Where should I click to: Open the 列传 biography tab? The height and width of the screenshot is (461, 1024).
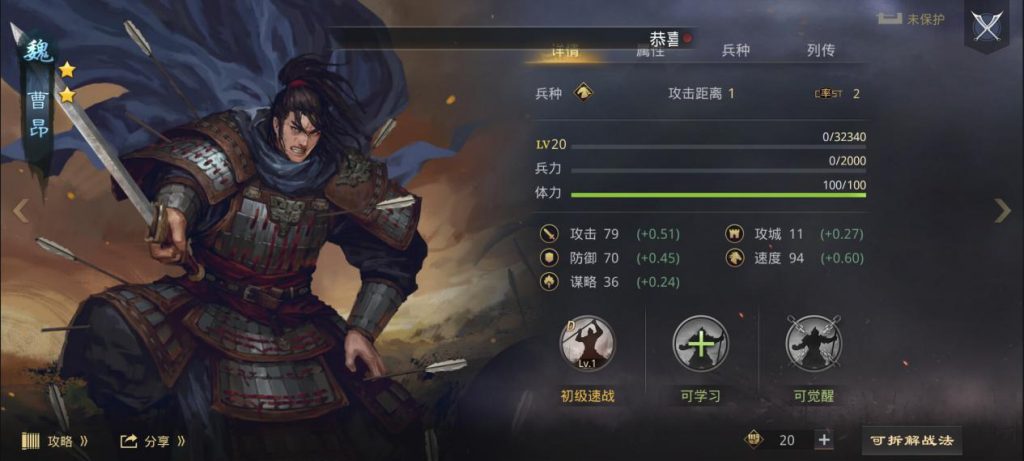820,50
